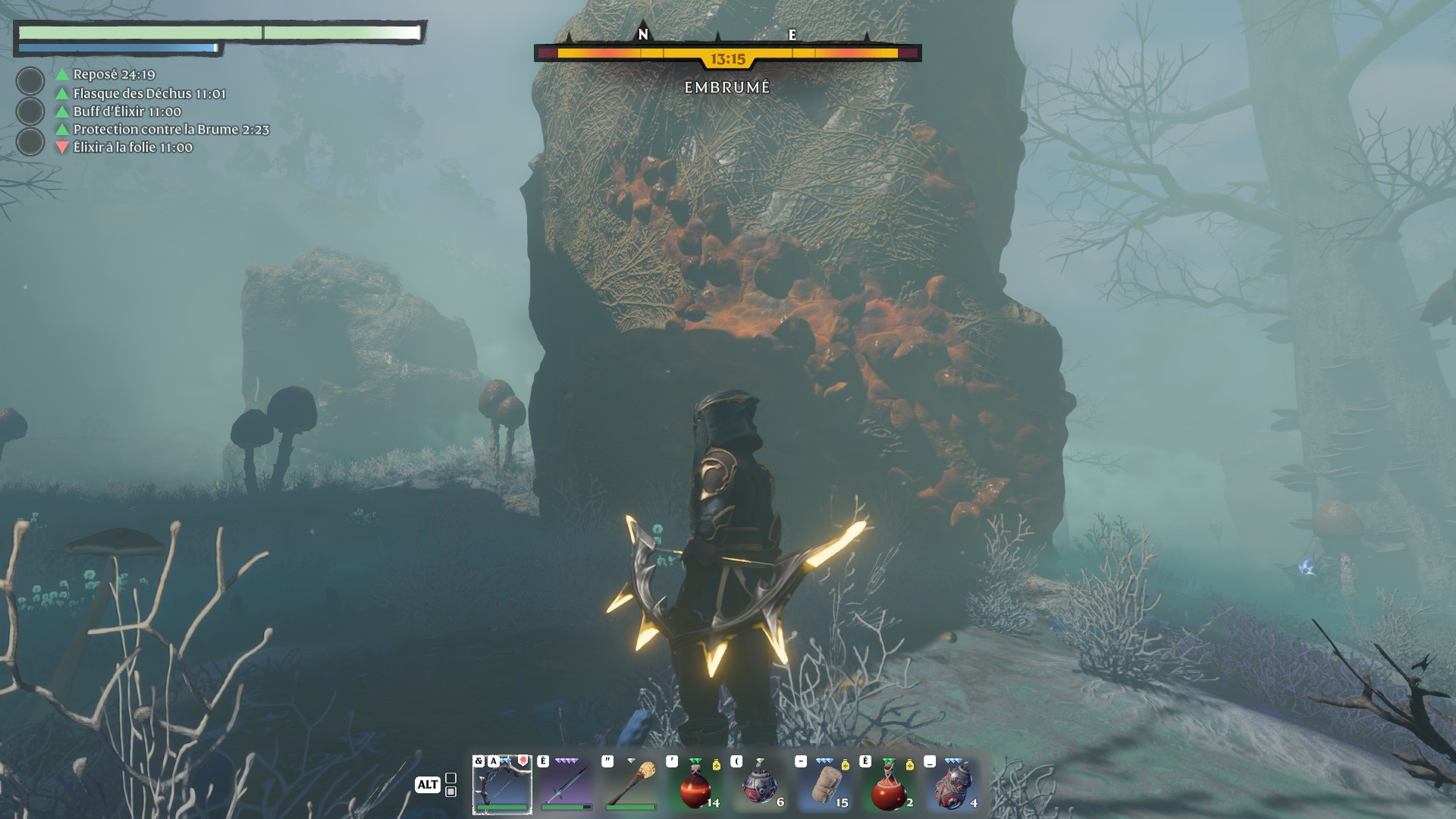This screenshot has width=1456, height=819.
Task: Inspect the Protection contre la Brume buff
Action: (171, 130)
